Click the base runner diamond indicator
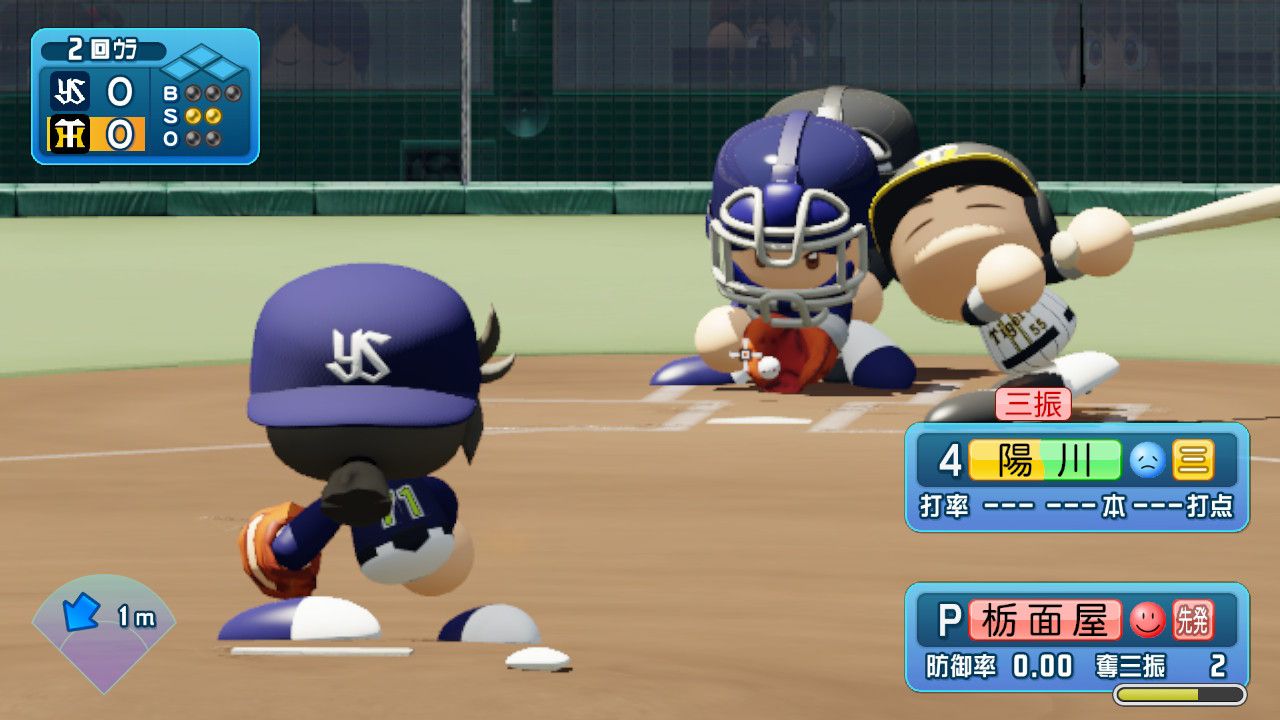1280x720 pixels. (203, 67)
